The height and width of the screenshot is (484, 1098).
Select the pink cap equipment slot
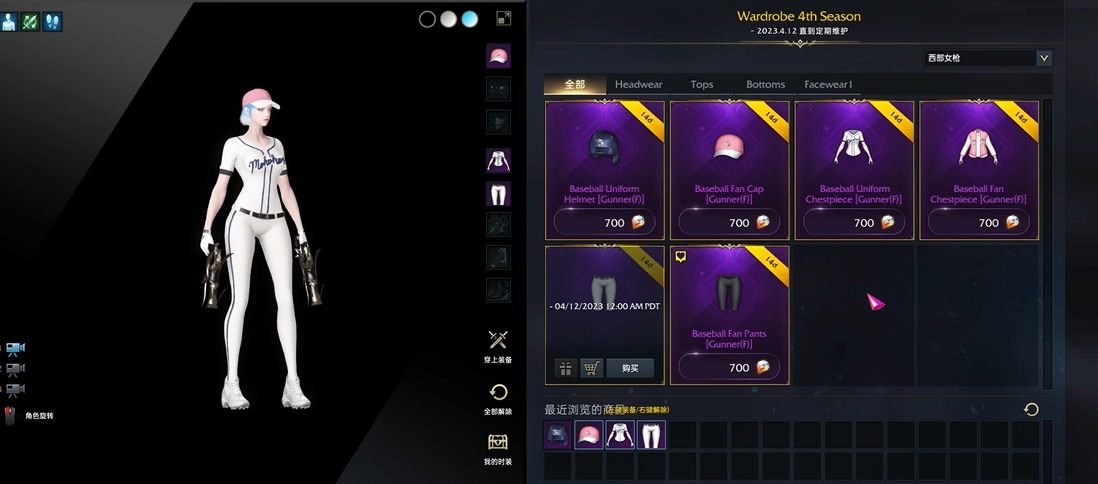(498, 56)
